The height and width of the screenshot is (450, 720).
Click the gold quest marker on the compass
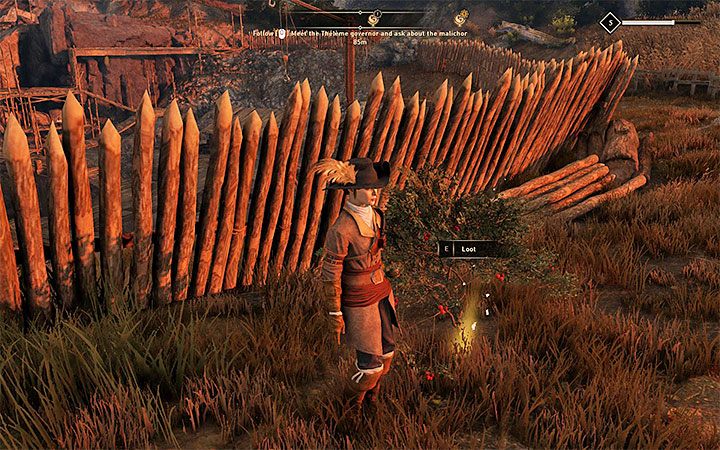pyautogui.click(x=373, y=18)
